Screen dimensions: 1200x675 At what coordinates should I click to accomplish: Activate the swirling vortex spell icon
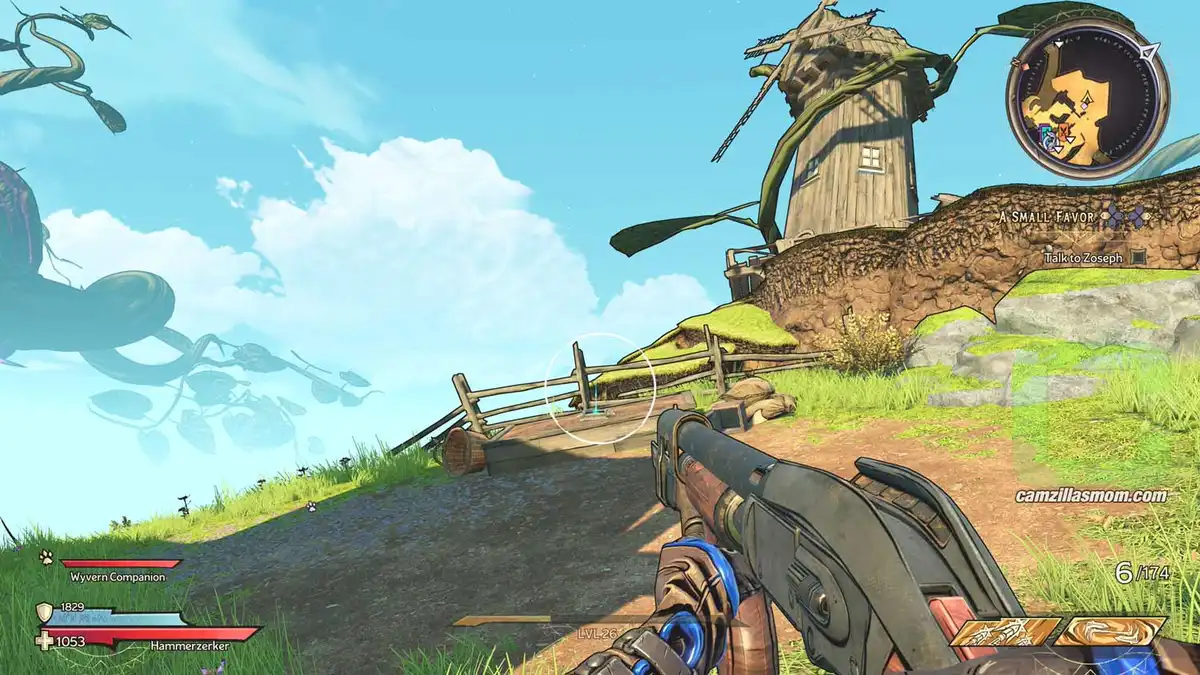pyautogui.click(x=1112, y=632)
